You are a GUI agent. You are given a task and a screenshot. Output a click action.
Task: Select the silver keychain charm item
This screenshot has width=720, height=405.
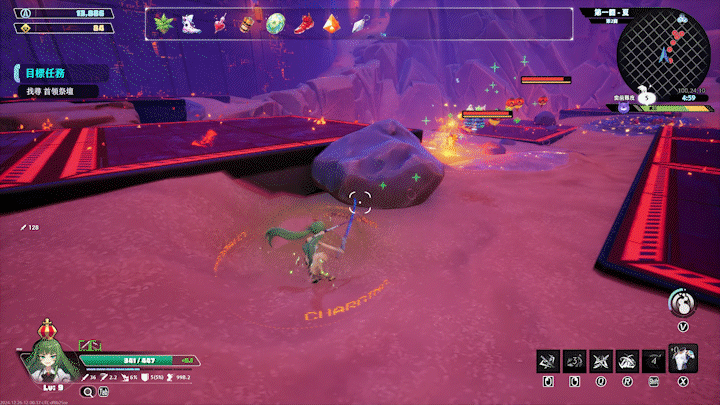point(358,23)
